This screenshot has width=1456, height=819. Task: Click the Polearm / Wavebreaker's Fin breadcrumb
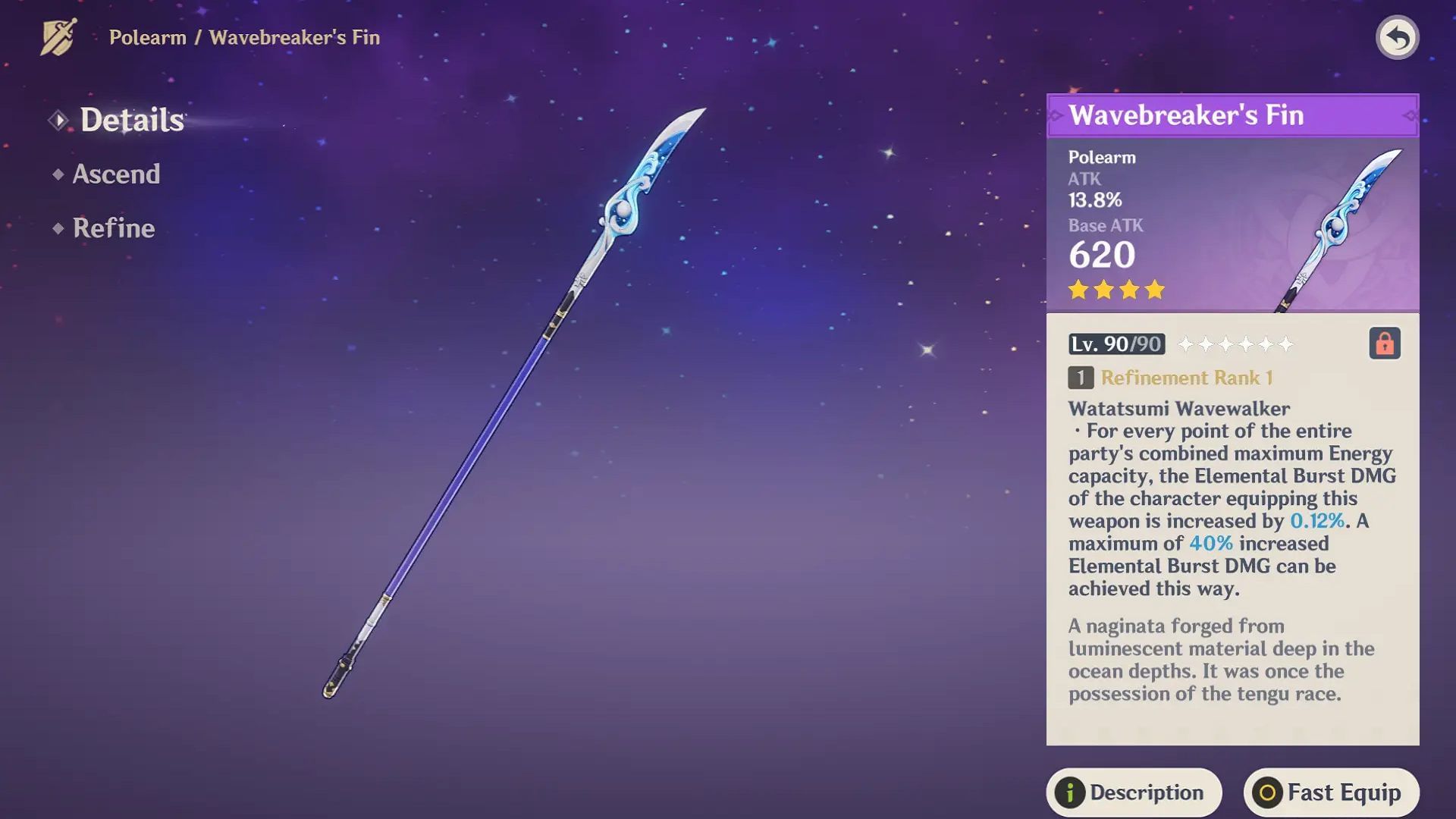tap(243, 38)
